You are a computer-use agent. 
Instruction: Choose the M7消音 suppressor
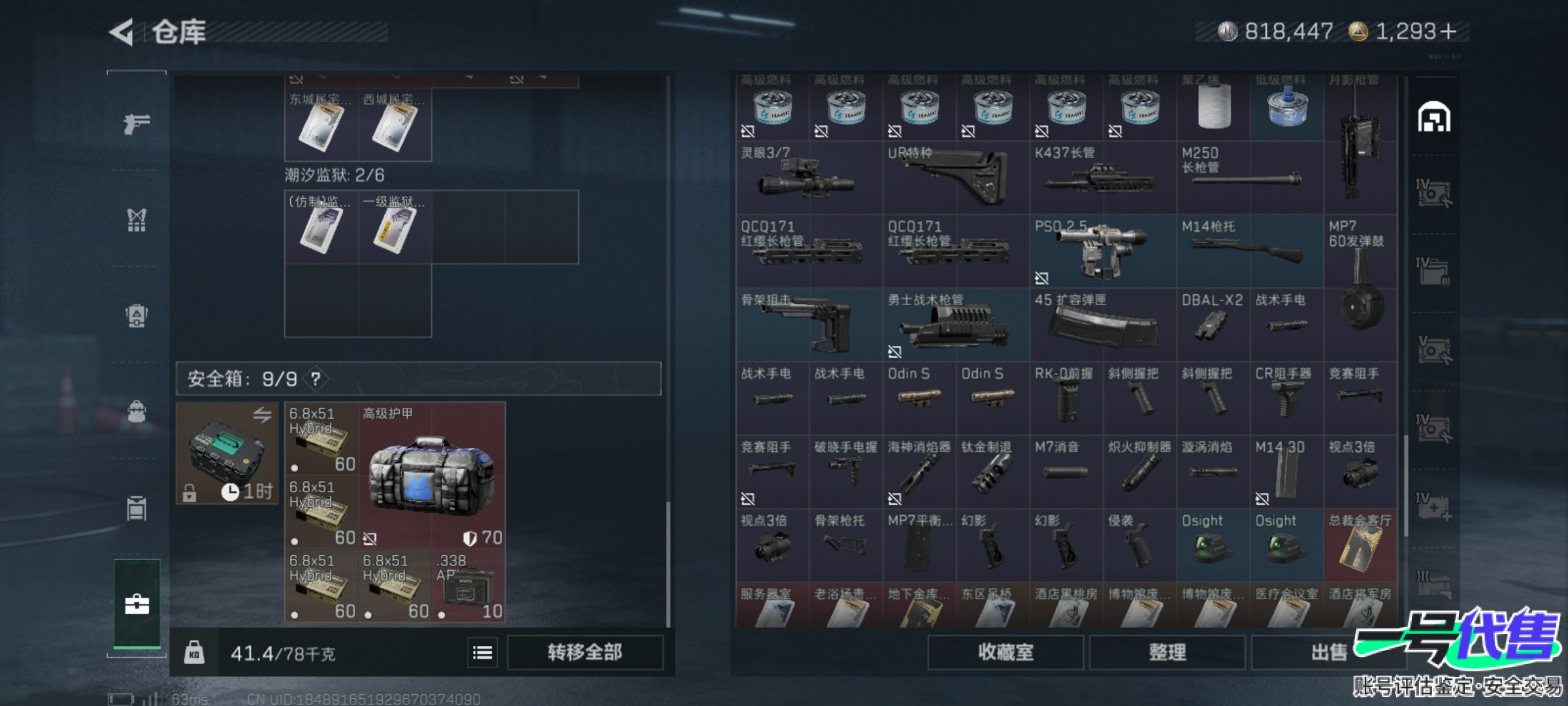(x=1066, y=472)
